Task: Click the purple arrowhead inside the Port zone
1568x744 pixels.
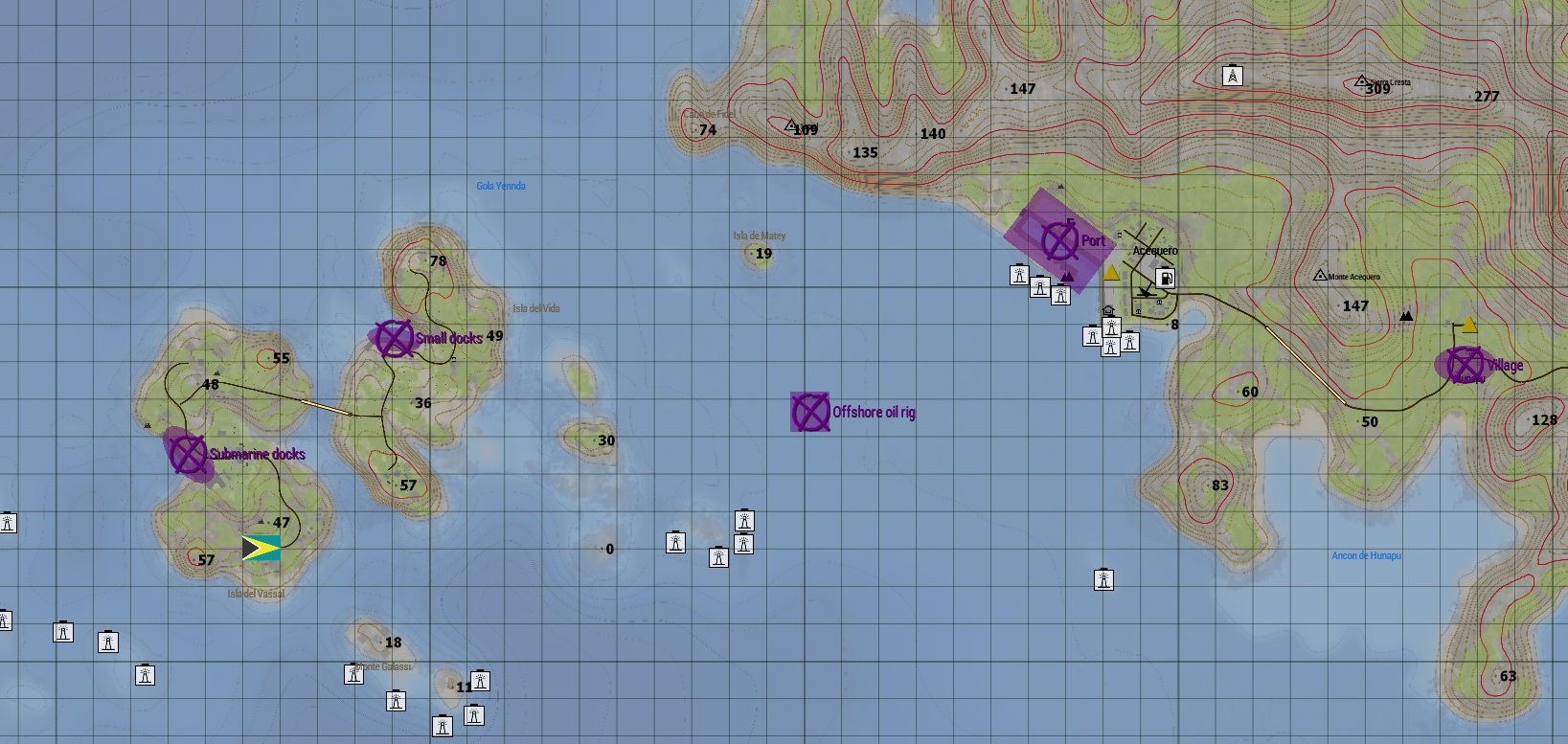Action: (x=1067, y=275)
